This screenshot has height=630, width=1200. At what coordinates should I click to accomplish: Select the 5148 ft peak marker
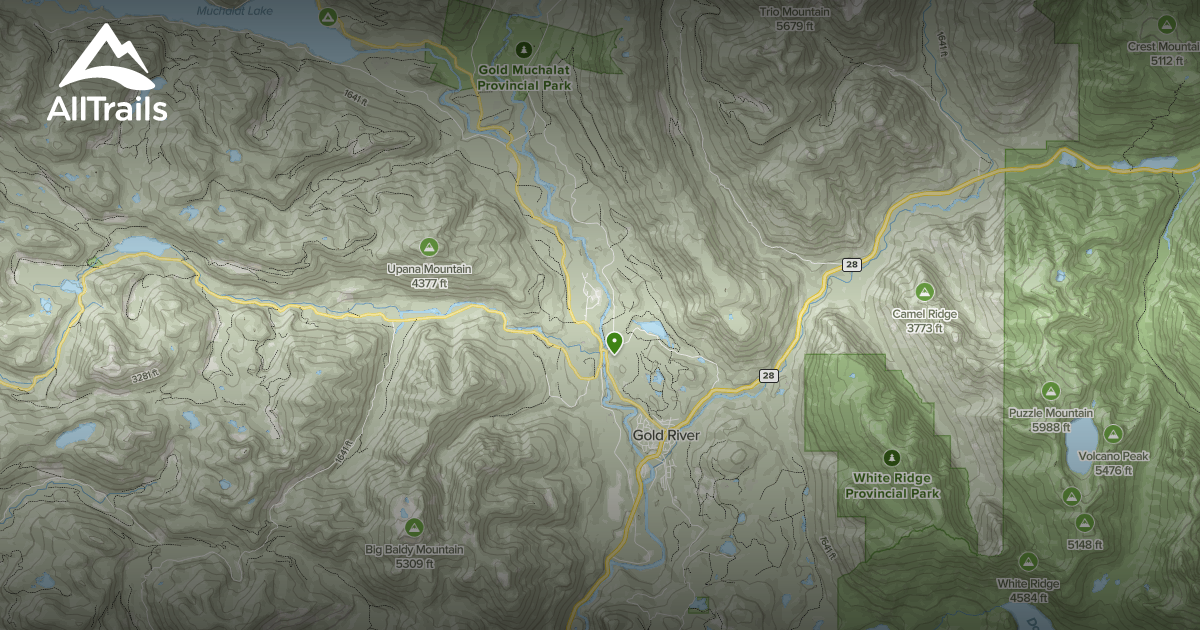1084,522
